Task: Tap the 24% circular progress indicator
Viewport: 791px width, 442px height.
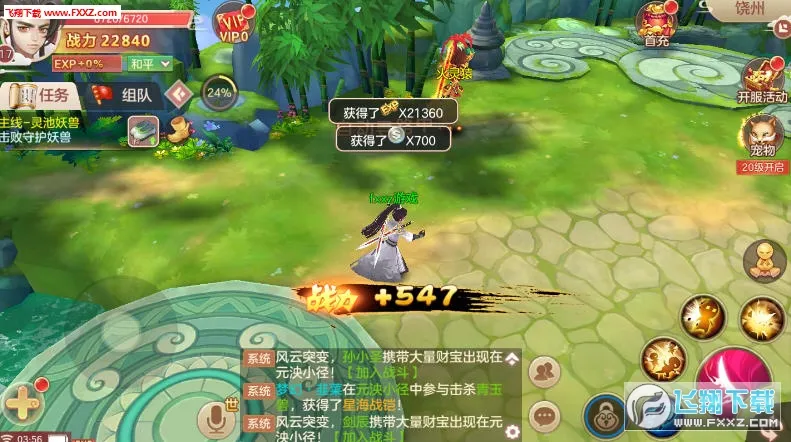Action: (218, 94)
